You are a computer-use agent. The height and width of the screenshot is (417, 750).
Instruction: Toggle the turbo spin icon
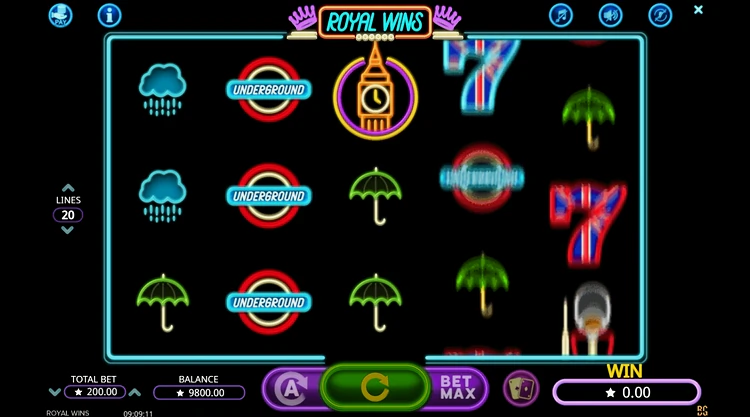coord(659,15)
